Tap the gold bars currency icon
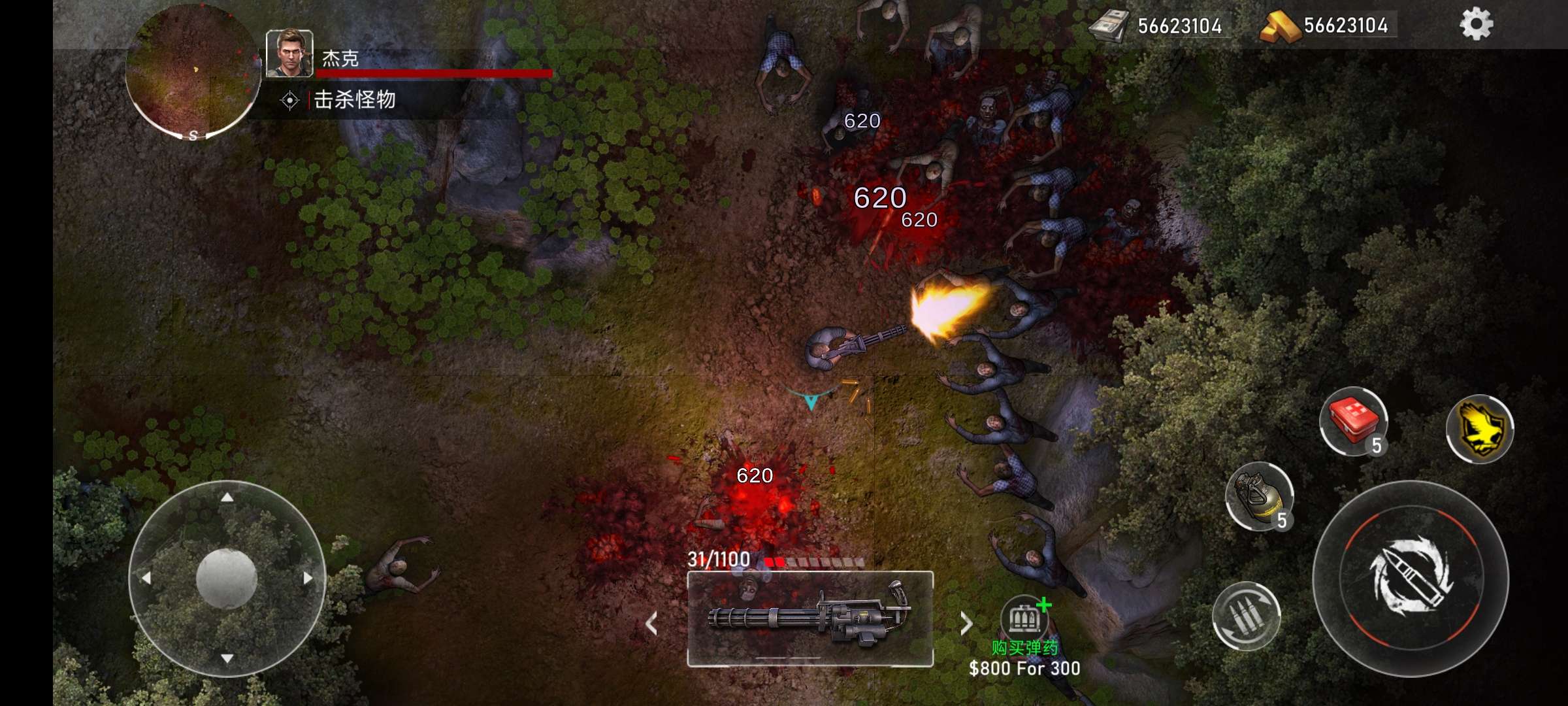The image size is (1568, 706). tap(1279, 26)
